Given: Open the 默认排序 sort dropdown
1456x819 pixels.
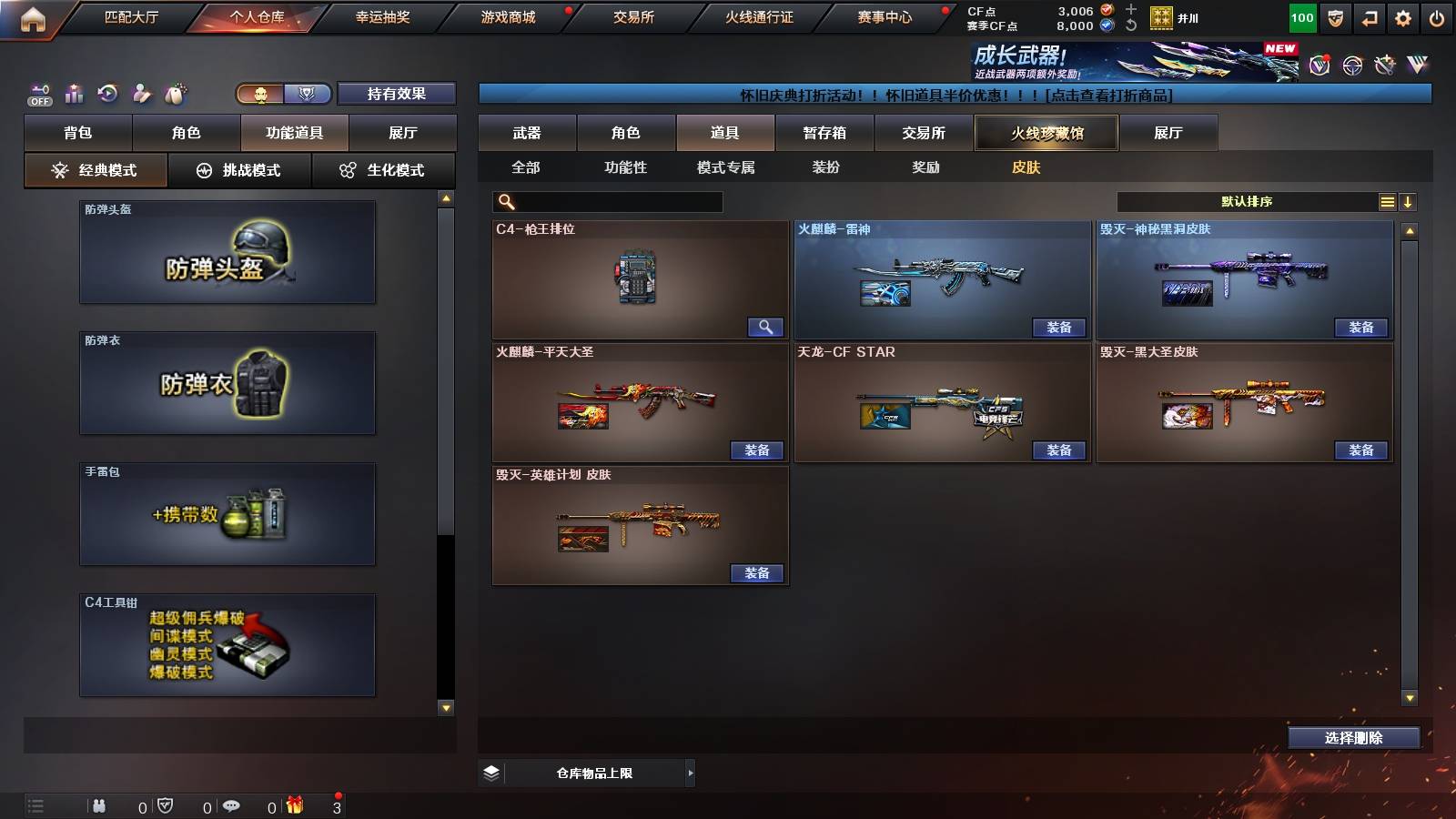Looking at the screenshot, I should (x=1247, y=201).
